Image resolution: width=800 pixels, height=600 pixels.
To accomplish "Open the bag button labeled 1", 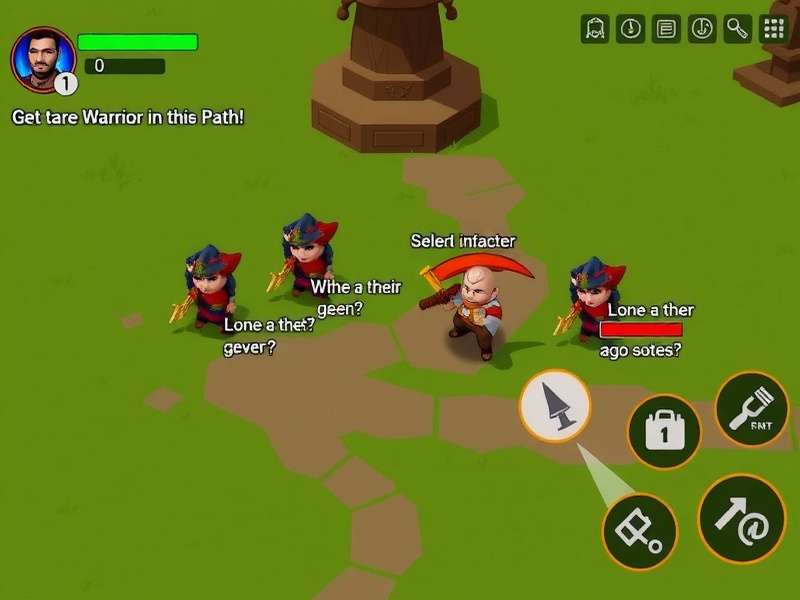I will pos(663,431).
